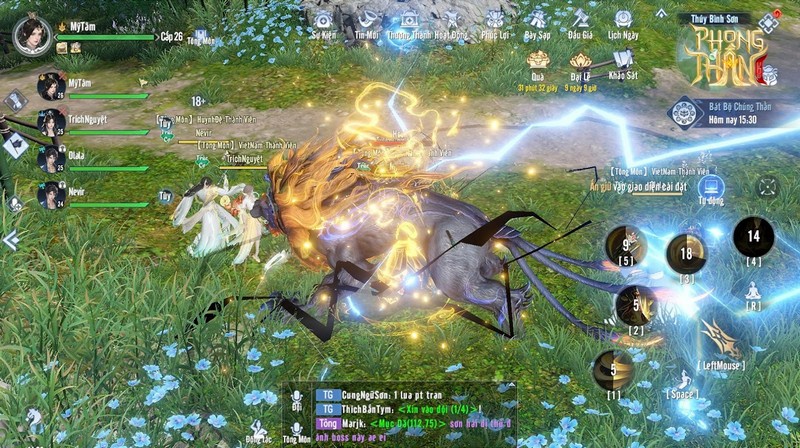
Task: Activate the skill showing cooldown 14
Action: pyautogui.click(x=753, y=237)
